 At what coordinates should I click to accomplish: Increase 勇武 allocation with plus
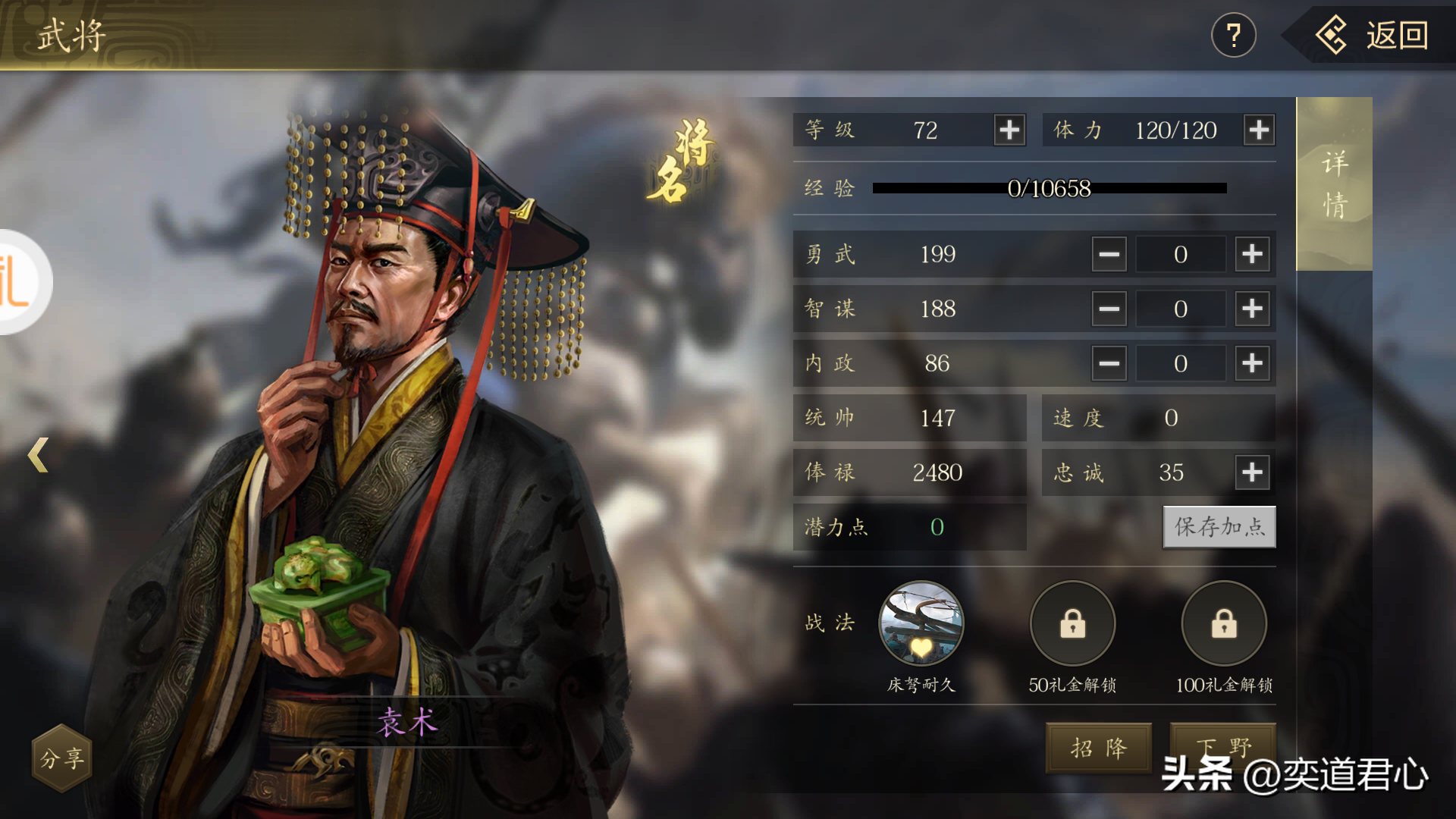[x=1252, y=254]
